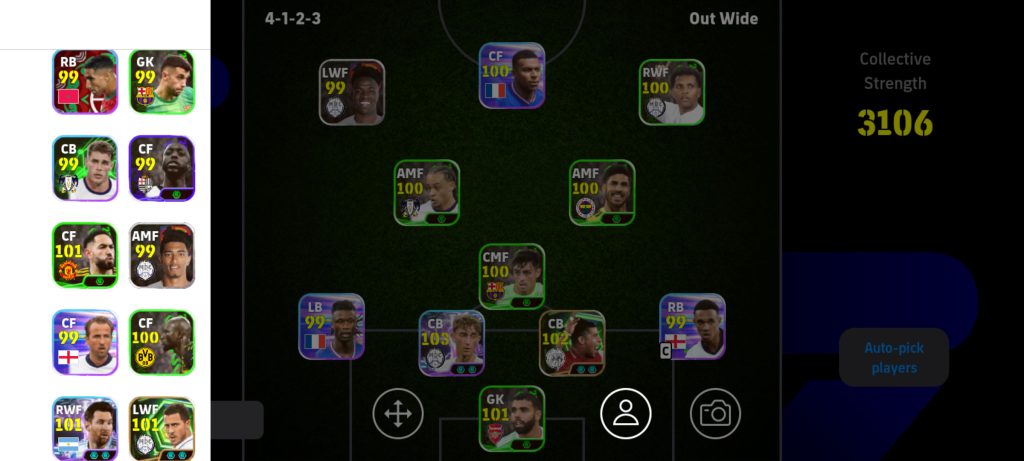Viewport: 1024px width, 461px height.
Task: Select the four-arrow move icon
Action: tap(398, 412)
